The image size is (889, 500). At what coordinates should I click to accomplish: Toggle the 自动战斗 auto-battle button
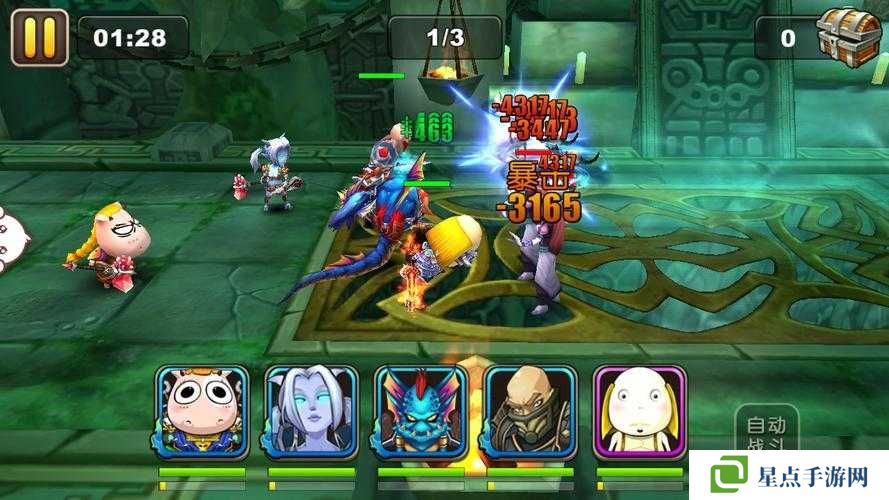tap(766, 432)
